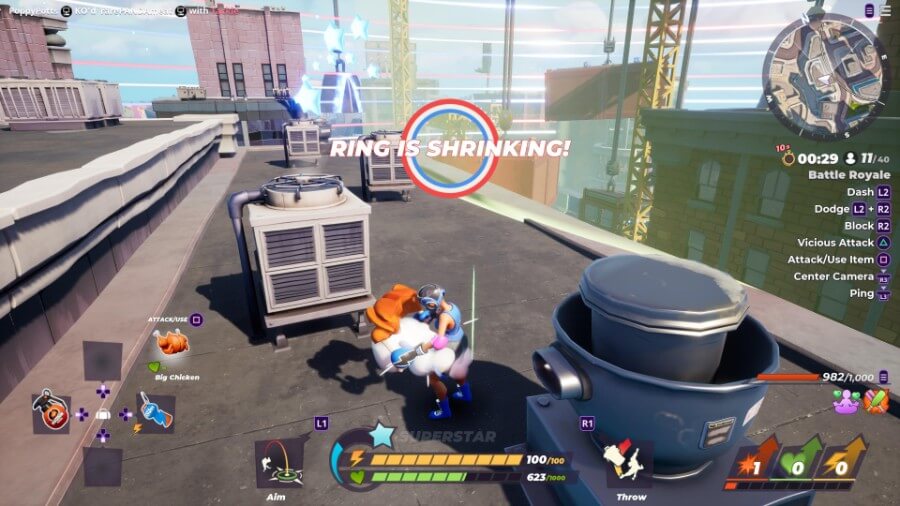Activate the Throw ability icon
Viewport: 900px width, 506px height.
point(630,464)
